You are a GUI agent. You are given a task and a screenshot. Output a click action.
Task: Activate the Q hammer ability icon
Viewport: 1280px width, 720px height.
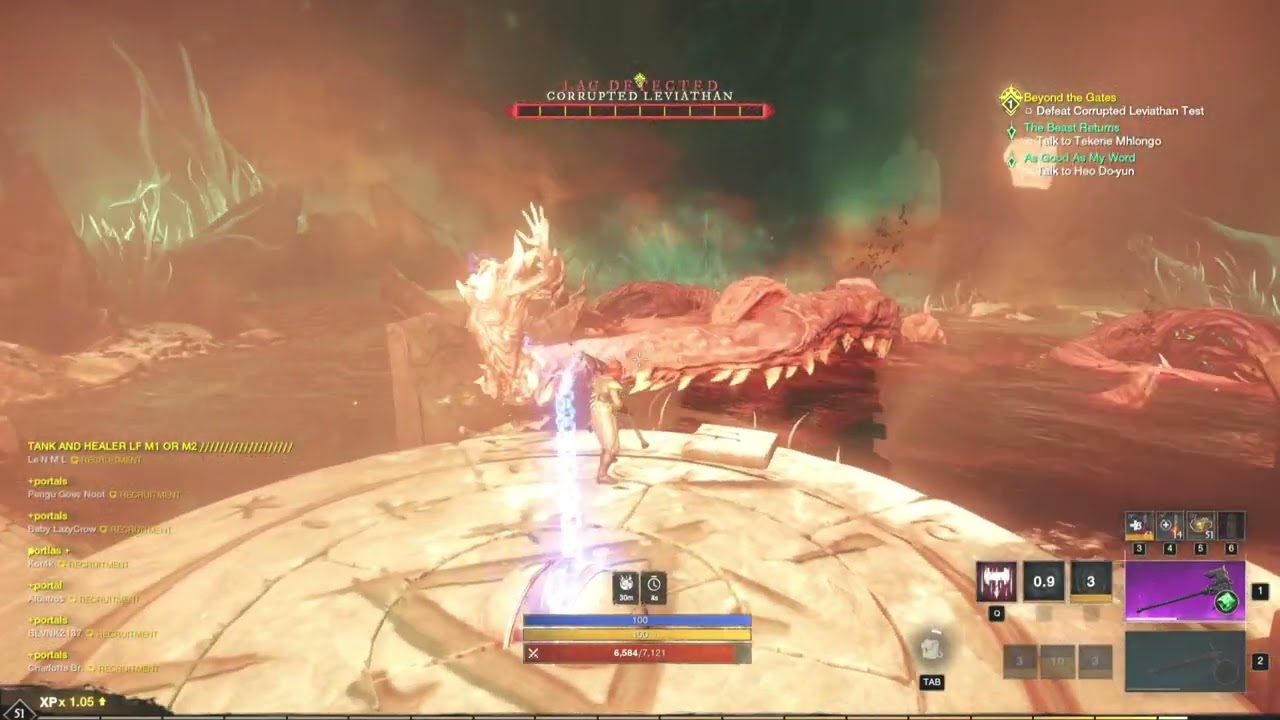(x=997, y=582)
